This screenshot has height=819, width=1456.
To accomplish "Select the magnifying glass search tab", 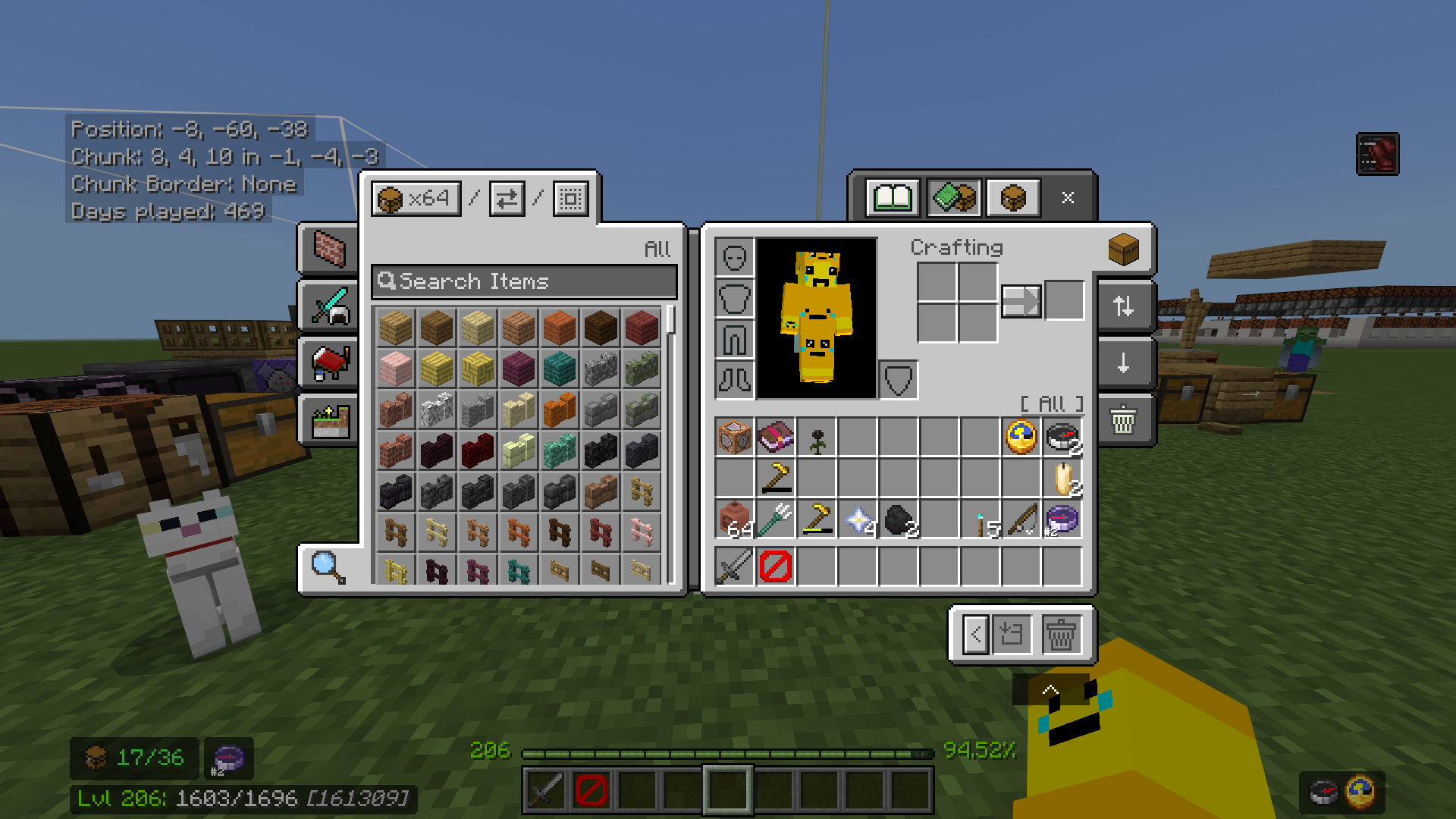I will click(326, 566).
